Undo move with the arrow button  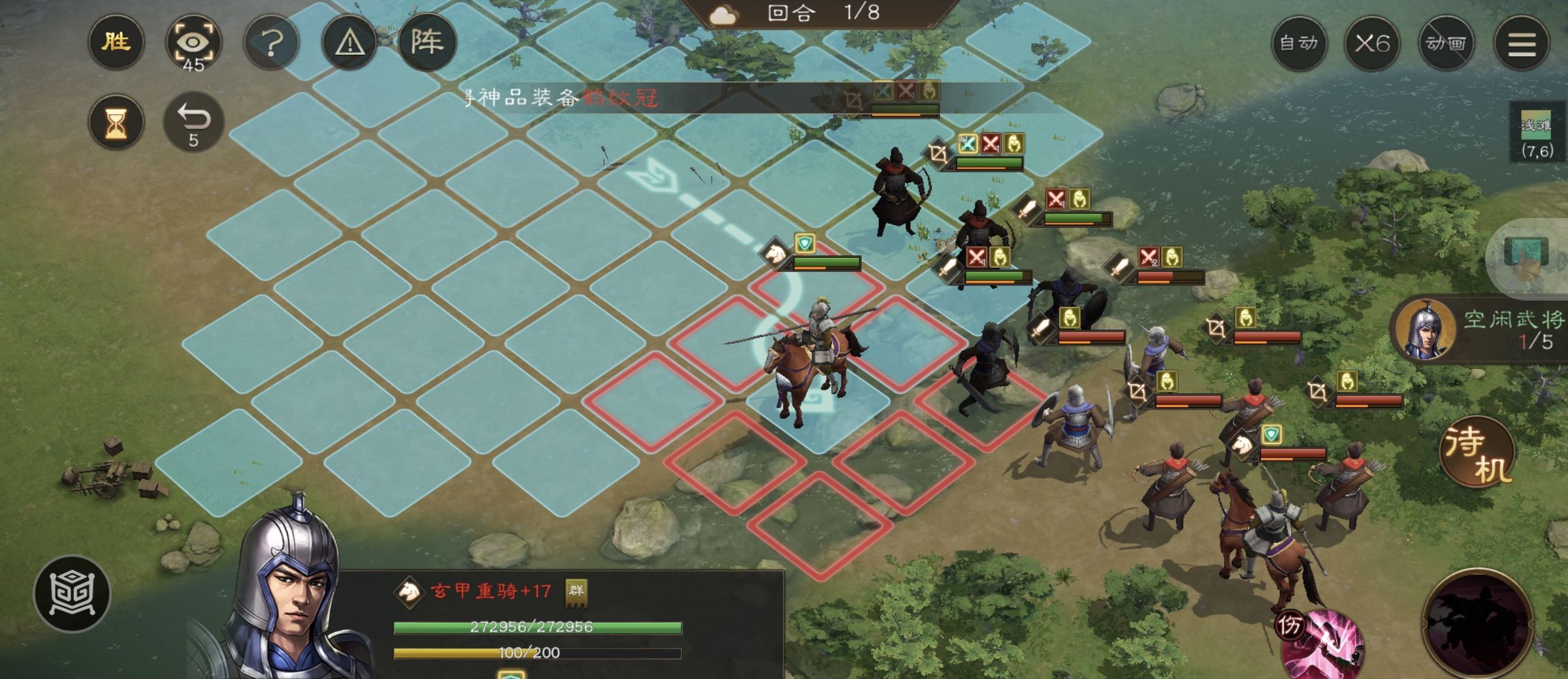[193, 122]
